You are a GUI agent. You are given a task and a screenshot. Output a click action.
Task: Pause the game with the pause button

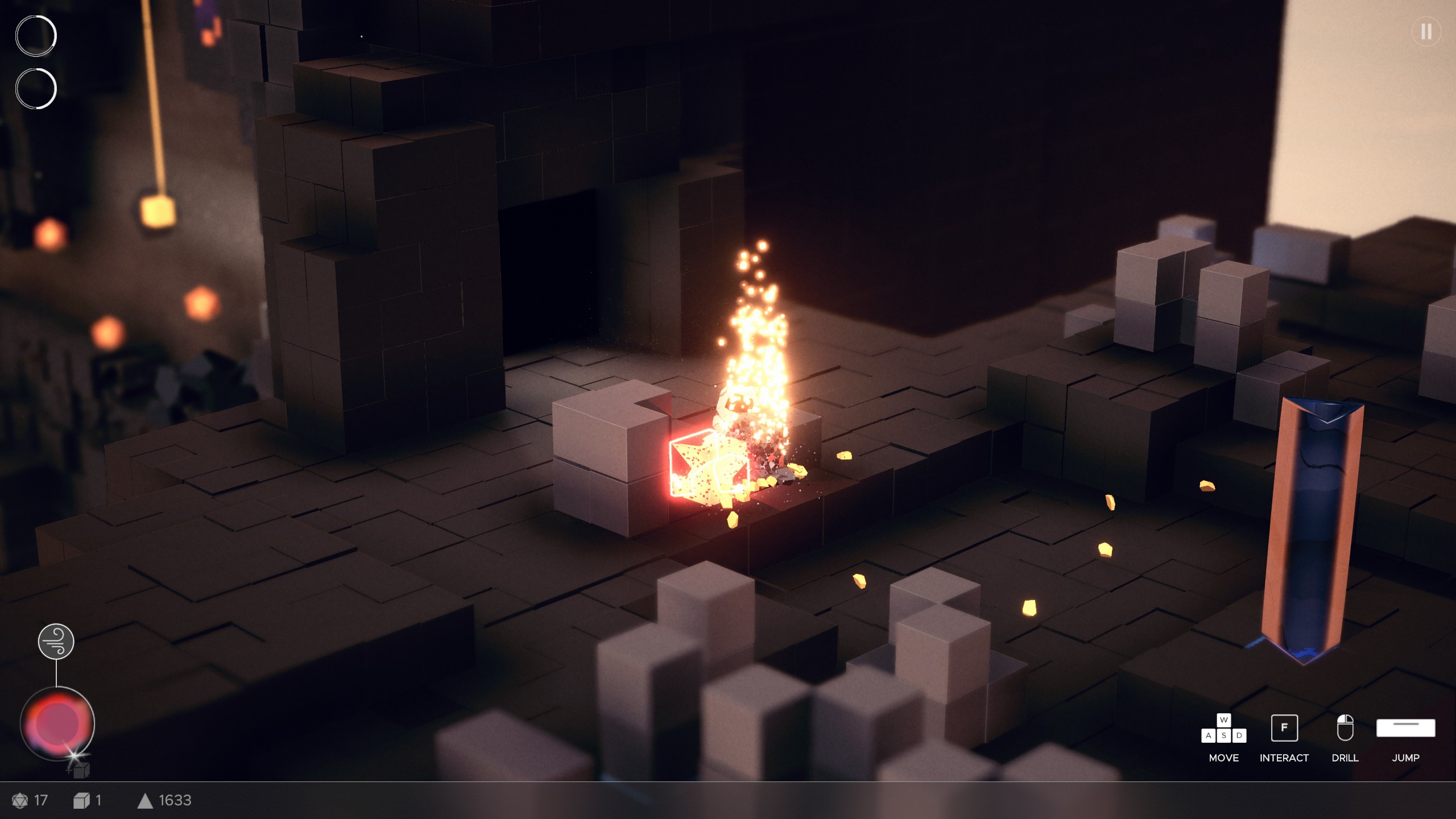point(1426,32)
